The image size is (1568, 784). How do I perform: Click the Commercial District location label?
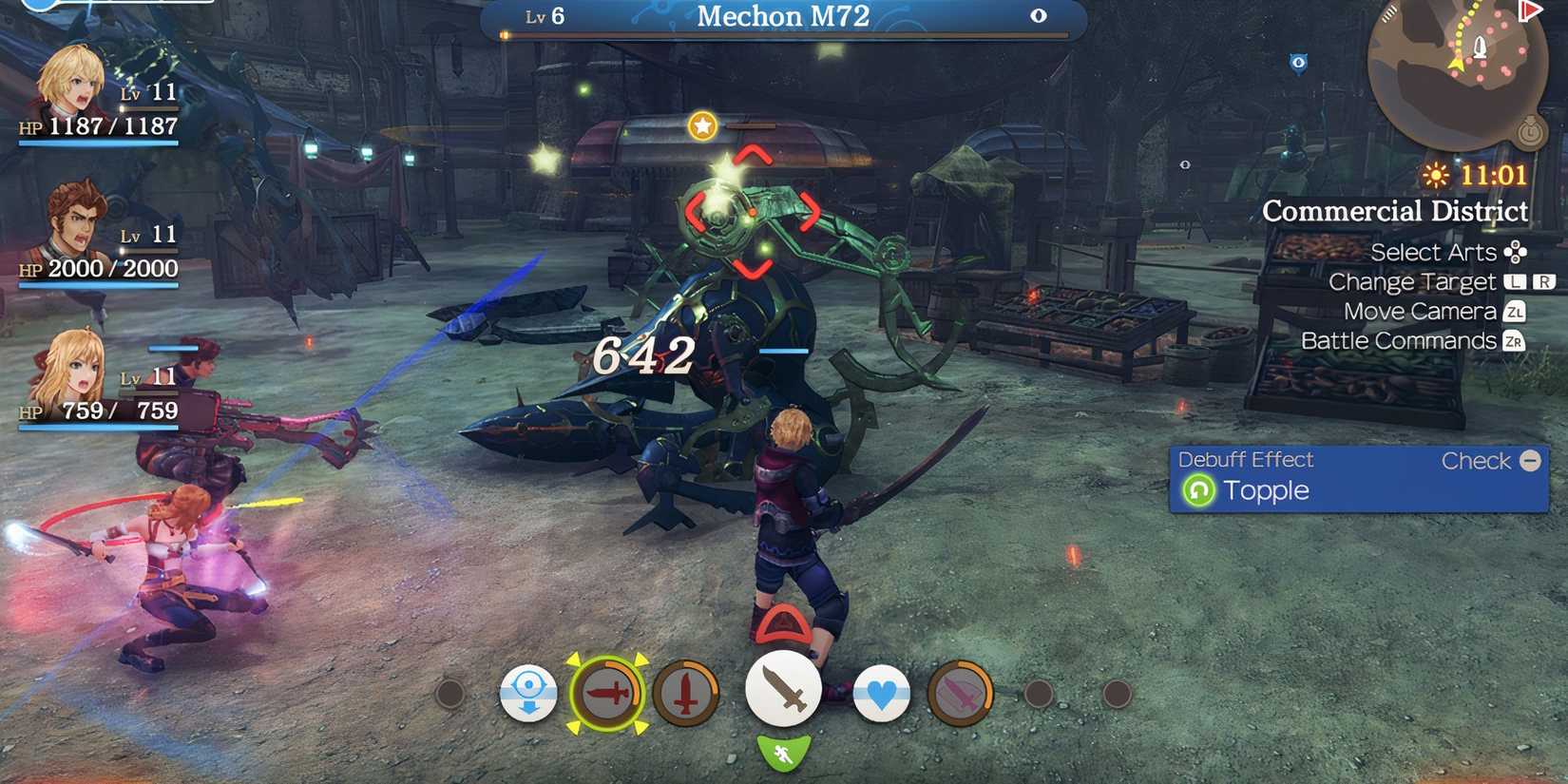(1395, 211)
